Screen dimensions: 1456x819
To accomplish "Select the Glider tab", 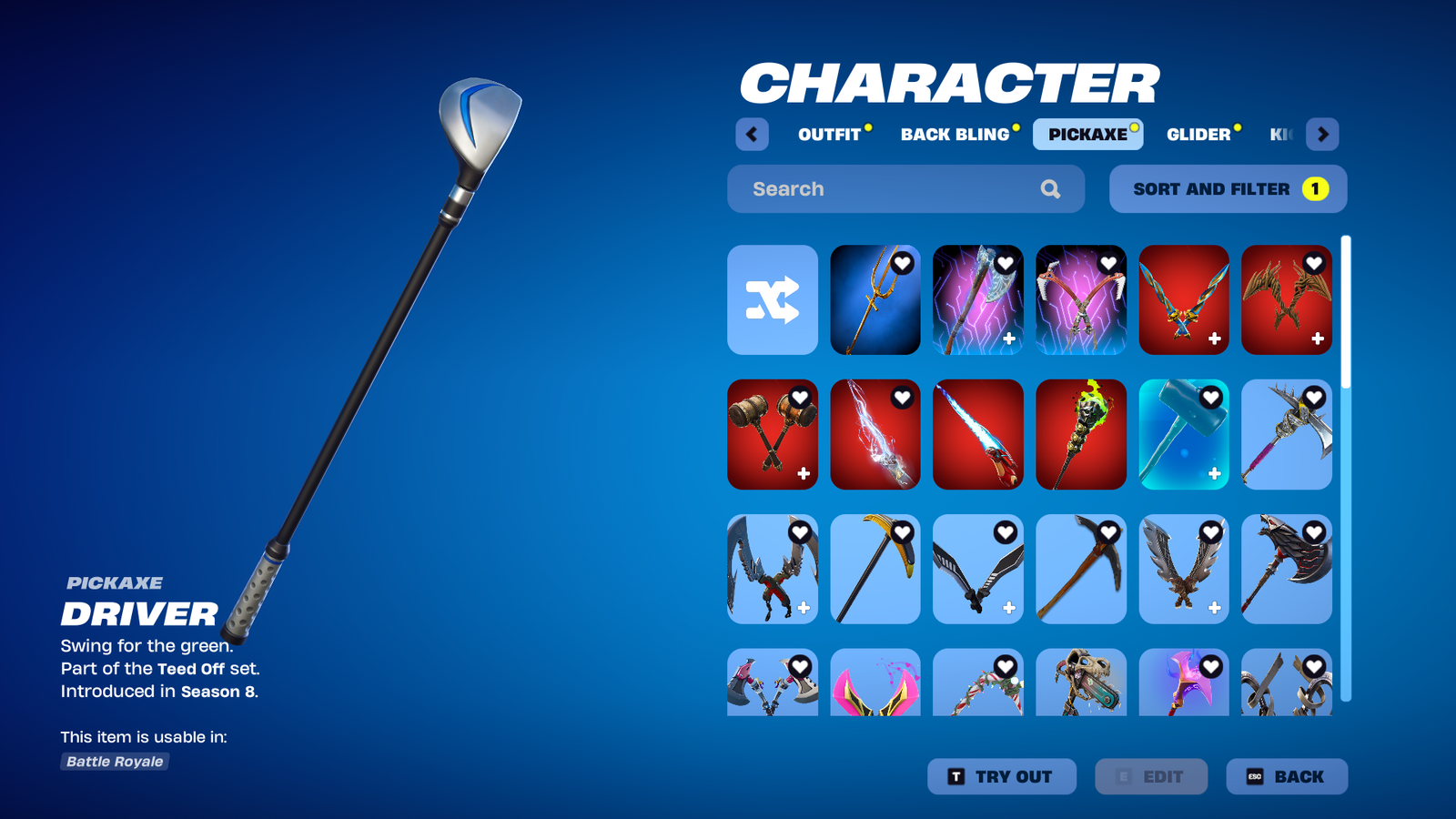I will [x=1198, y=135].
